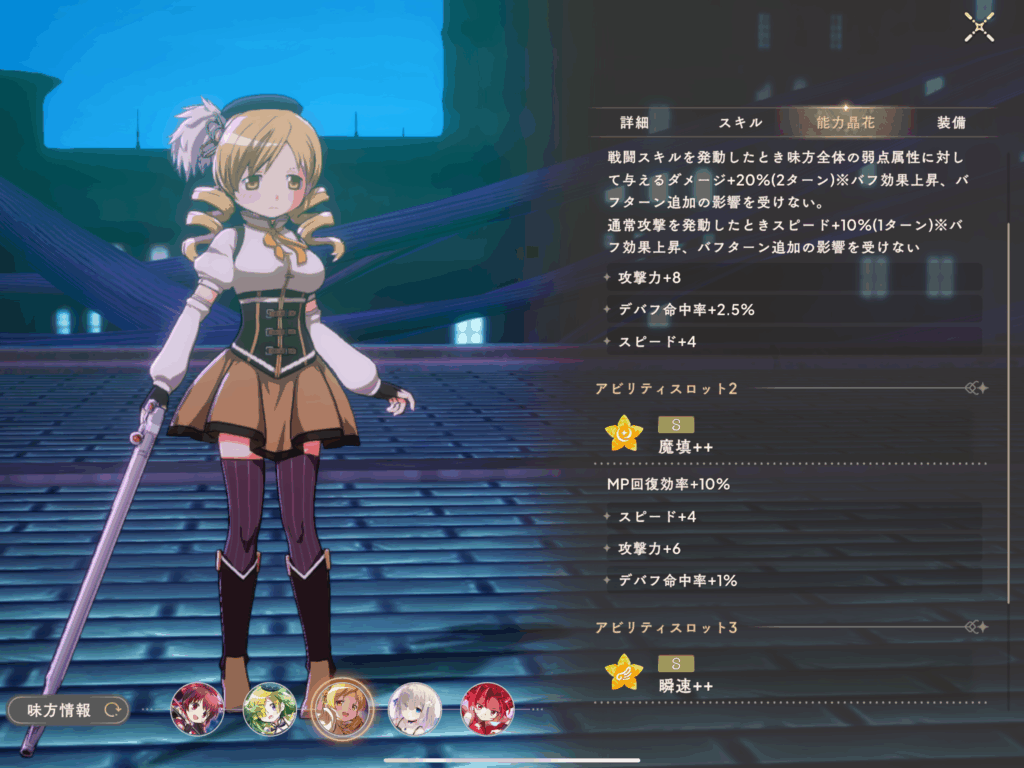Open the スキル tab
The image size is (1024, 768).
740,123
